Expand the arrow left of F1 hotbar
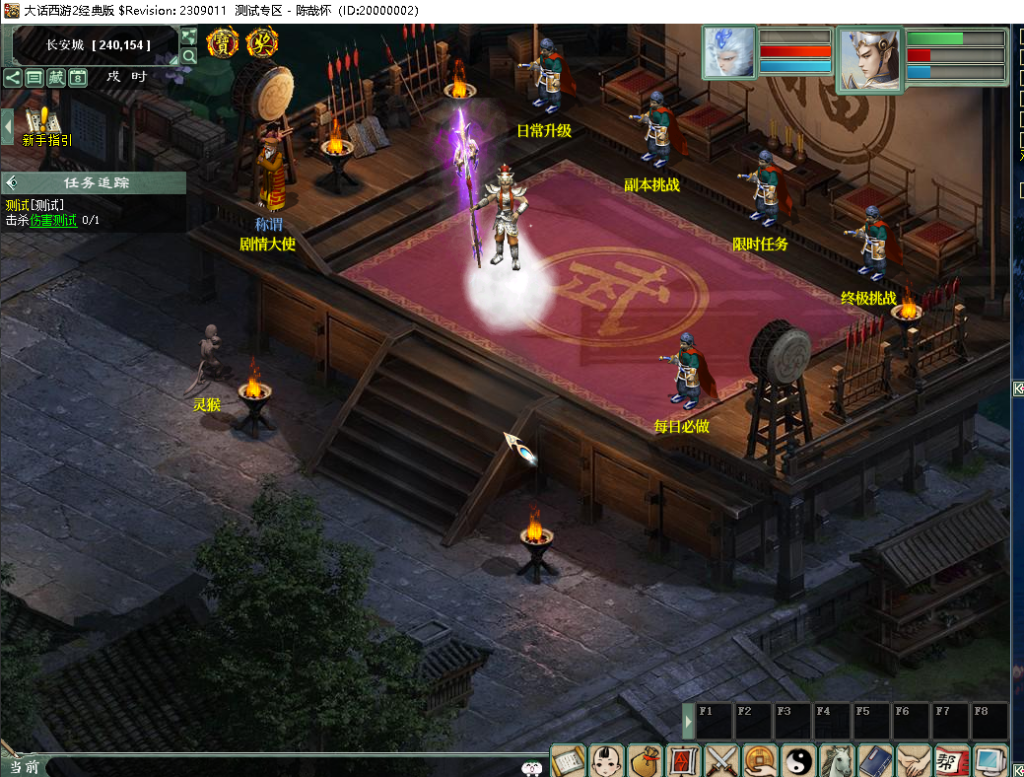Viewport: 1024px width, 777px height. (688, 720)
